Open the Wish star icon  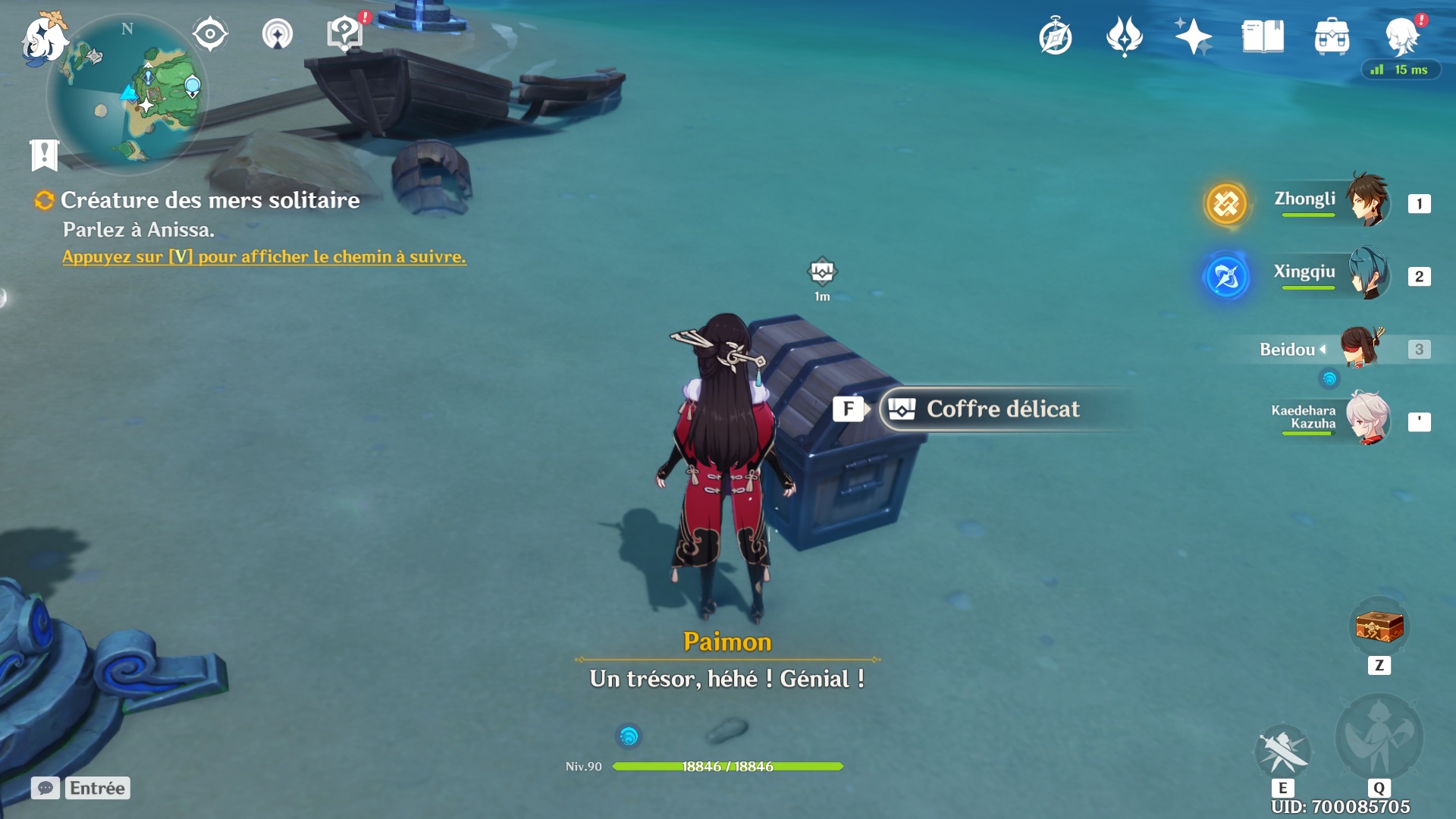coord(1193,36)
